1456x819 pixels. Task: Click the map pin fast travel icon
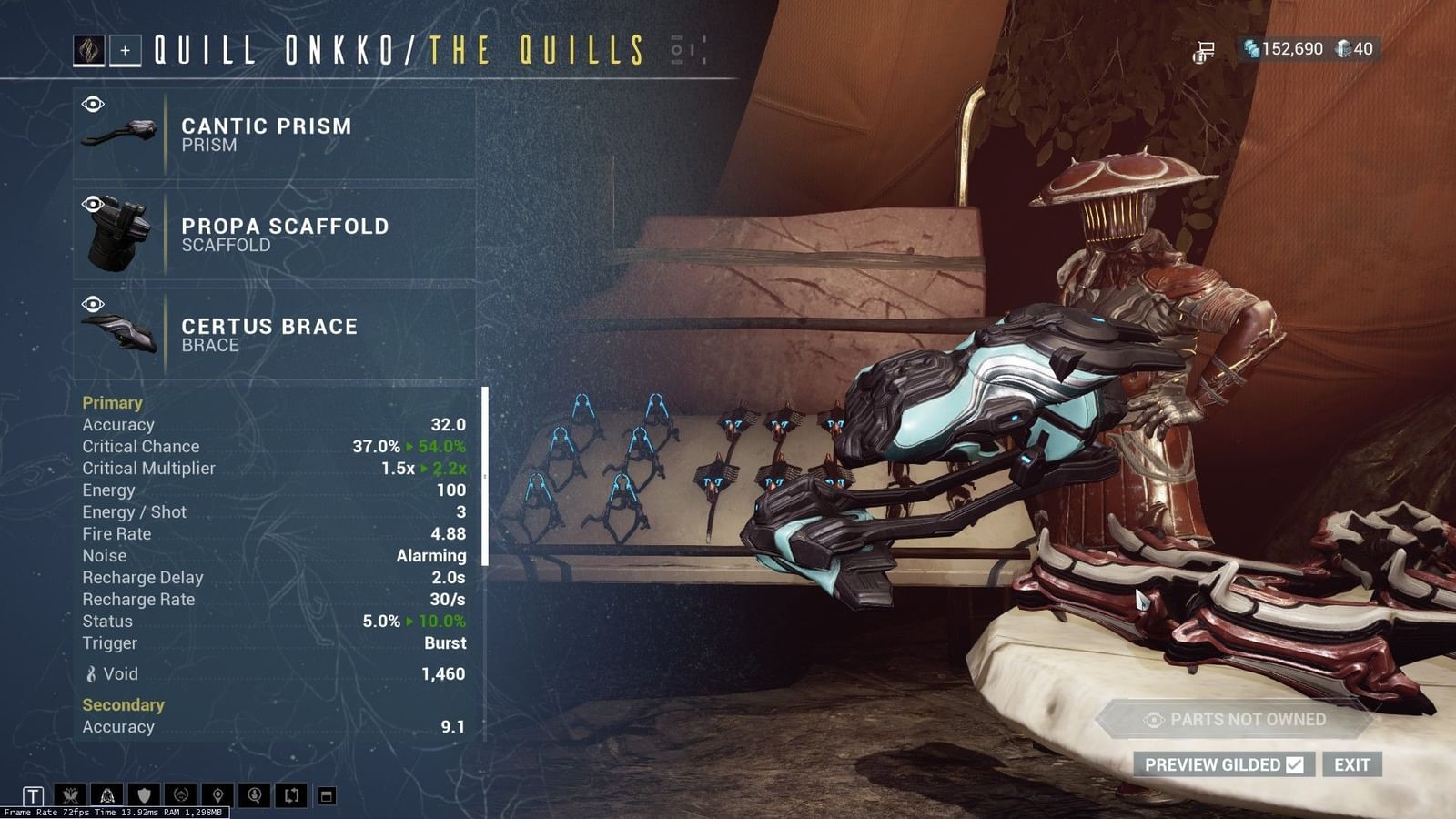pyautogui.click(x=218, y=794)
